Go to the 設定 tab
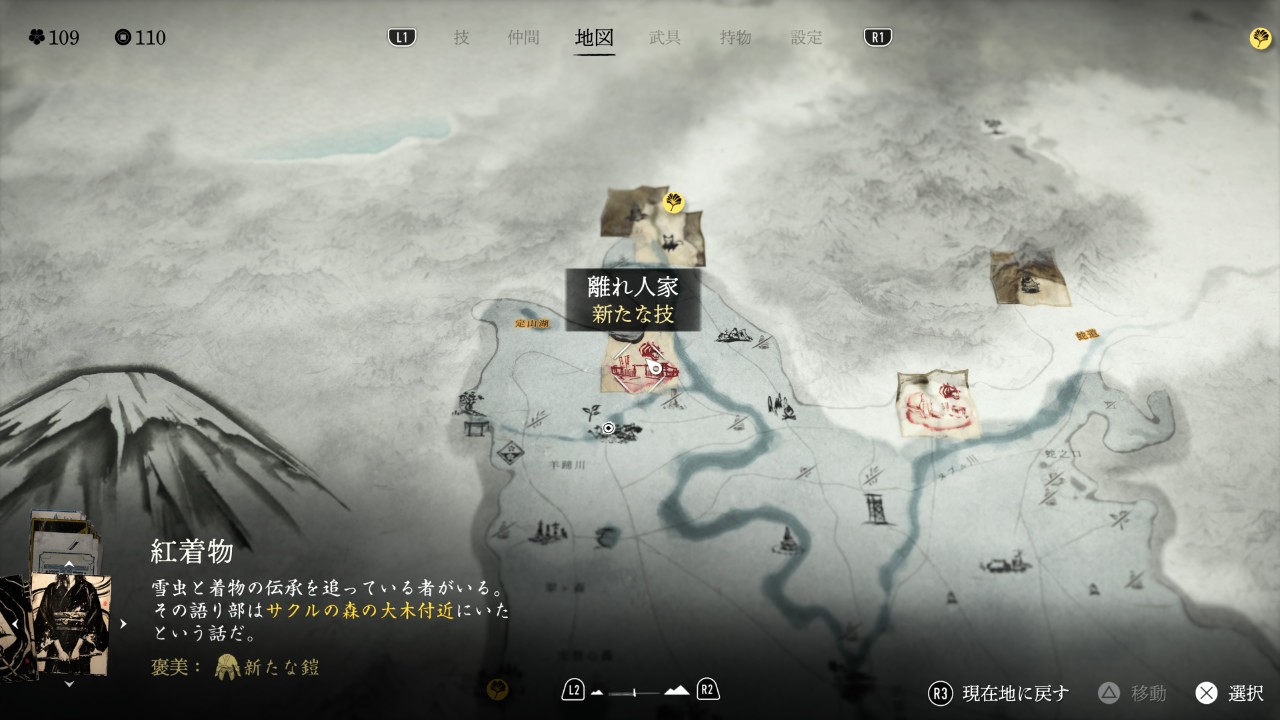Screen dimensions: 1280x720 [x=806, y=38]
